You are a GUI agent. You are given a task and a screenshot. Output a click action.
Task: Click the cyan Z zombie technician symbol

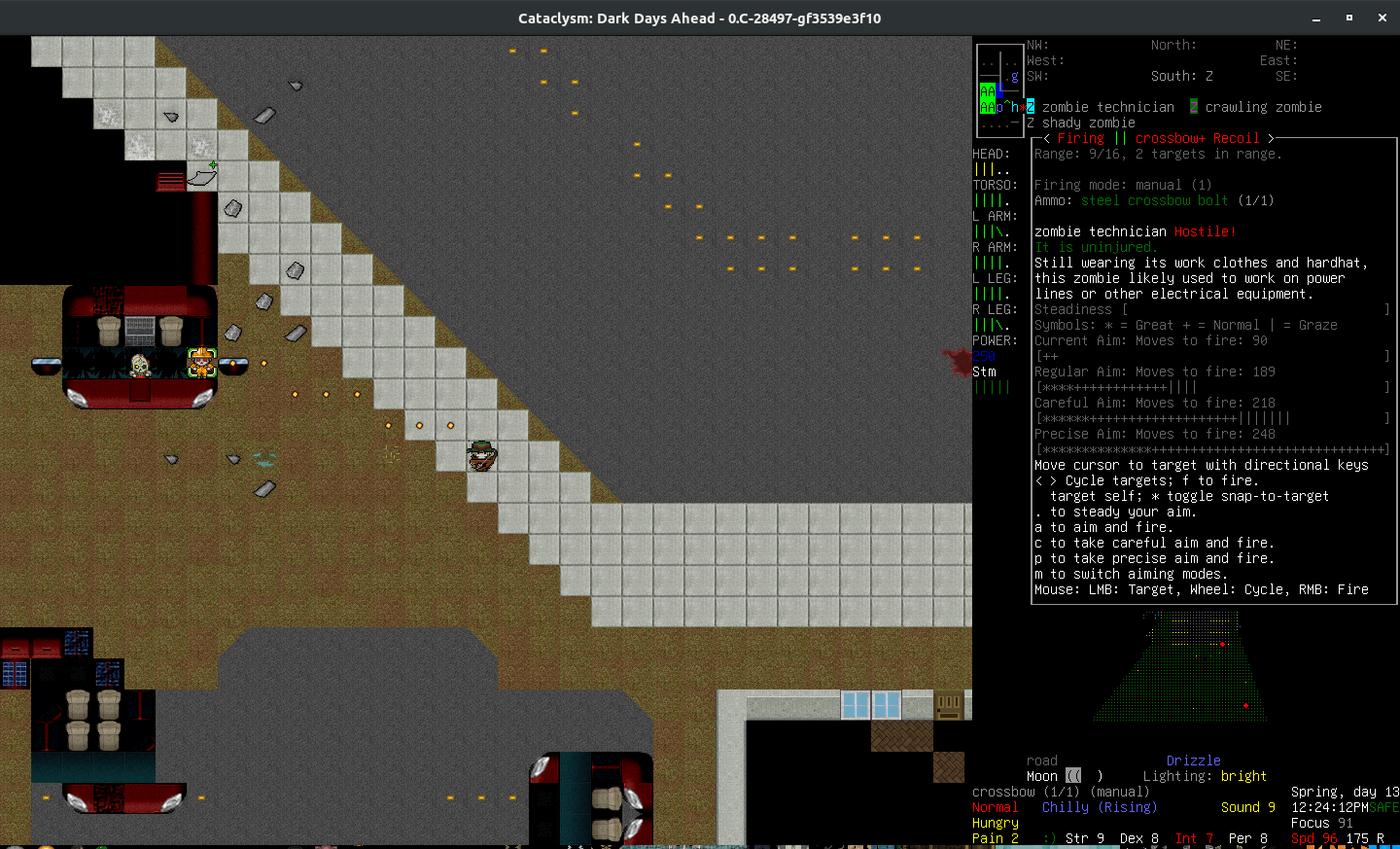(x=1030, y=107)
